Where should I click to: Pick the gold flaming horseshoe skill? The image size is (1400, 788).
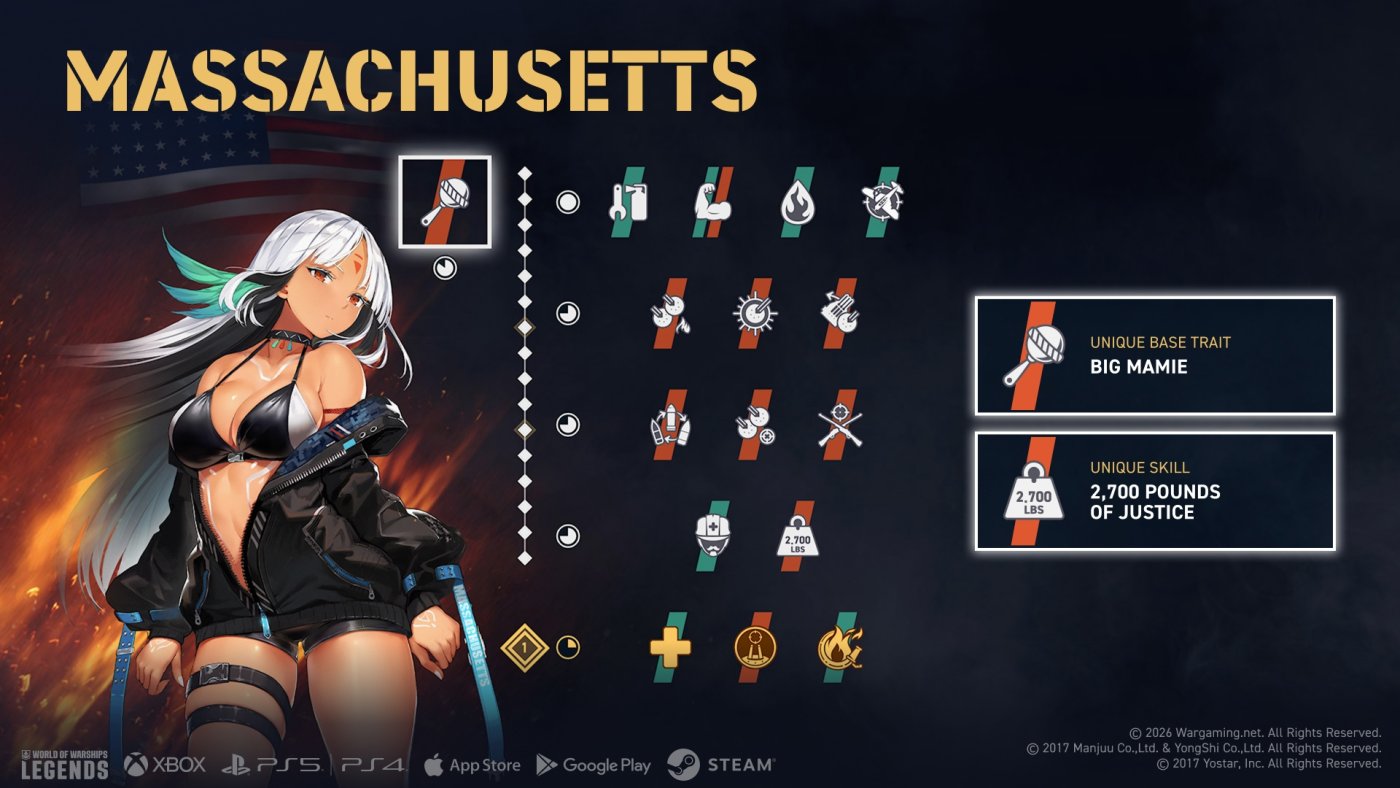(x=839, y=647)
